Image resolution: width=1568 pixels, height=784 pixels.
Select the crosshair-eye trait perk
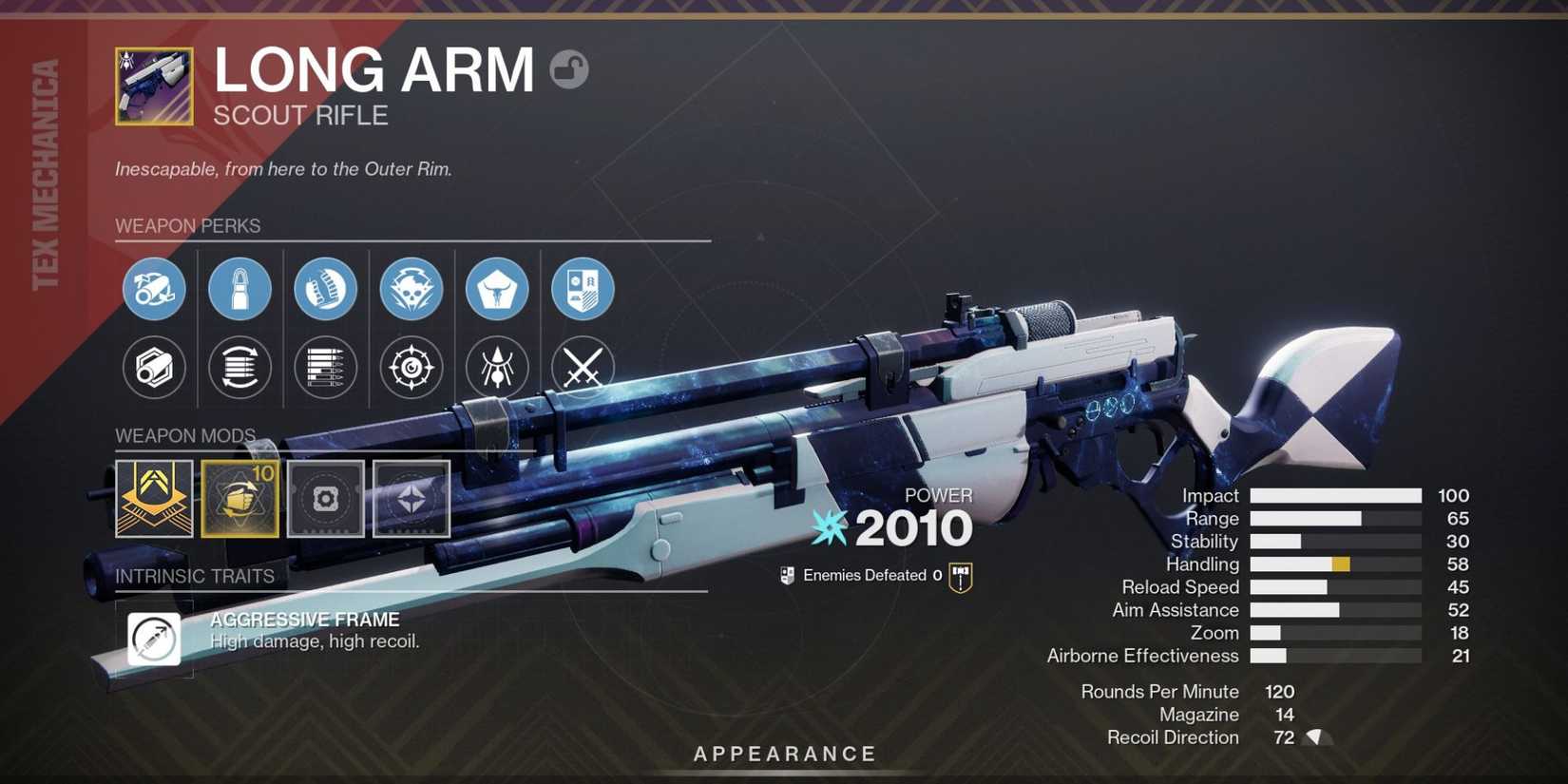coord(410,369)
